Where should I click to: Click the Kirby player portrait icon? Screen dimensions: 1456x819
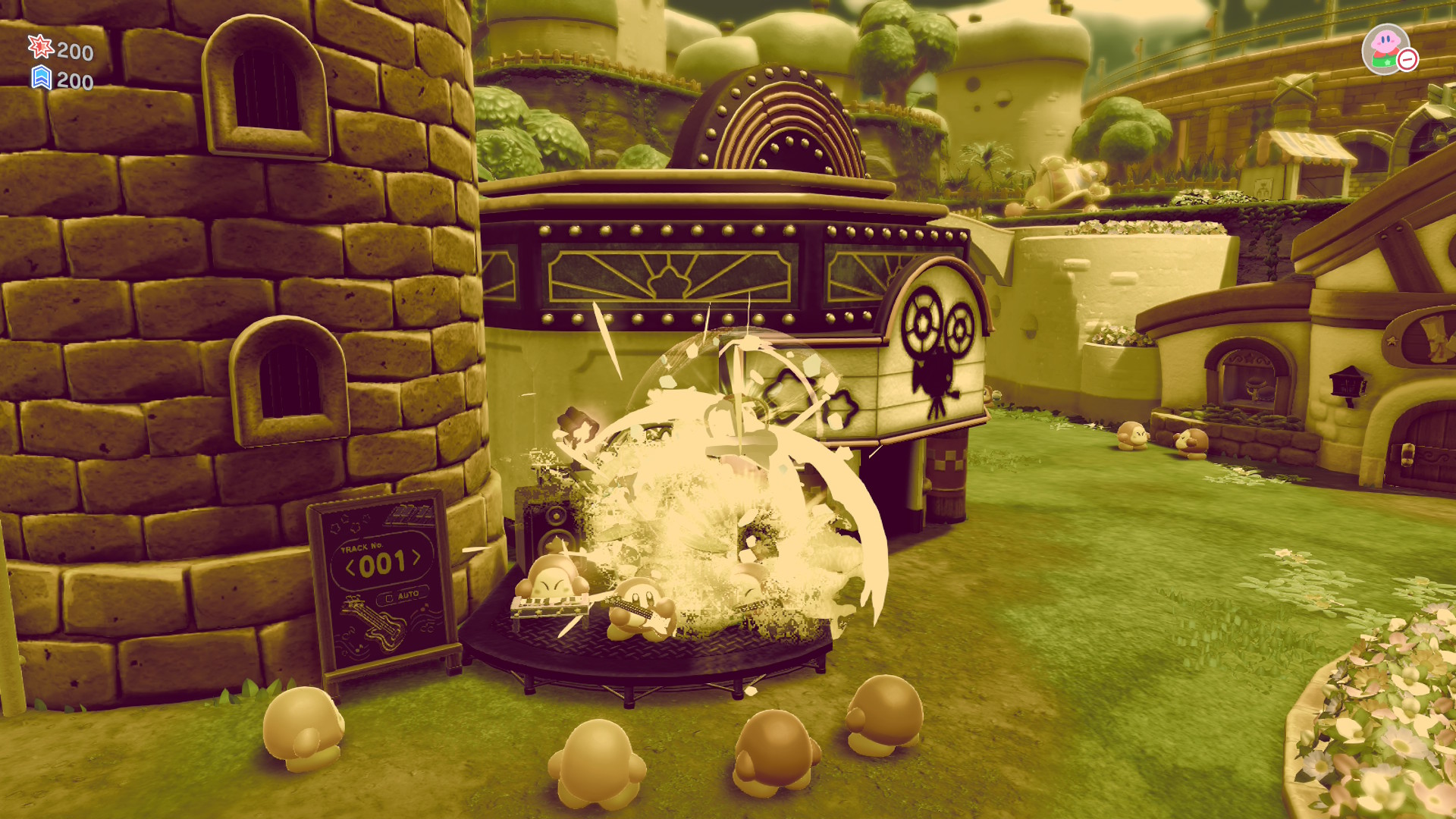[x=1385, y=49]
